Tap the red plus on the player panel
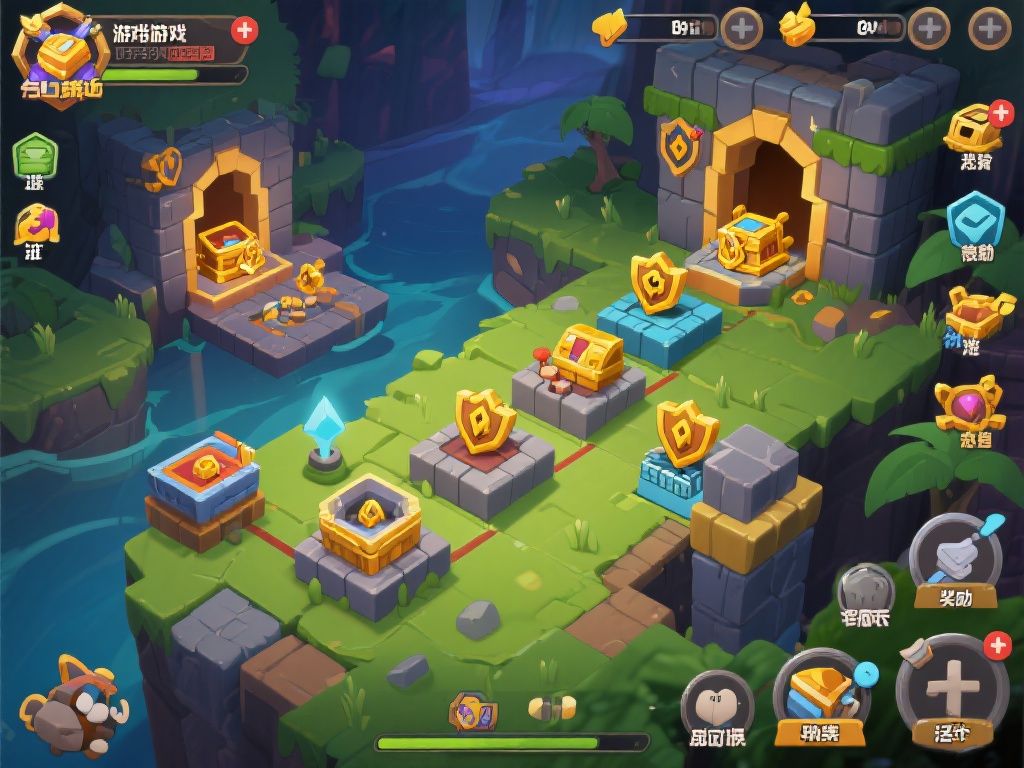Screen dimensions: 1024x768 pos(243,30)
